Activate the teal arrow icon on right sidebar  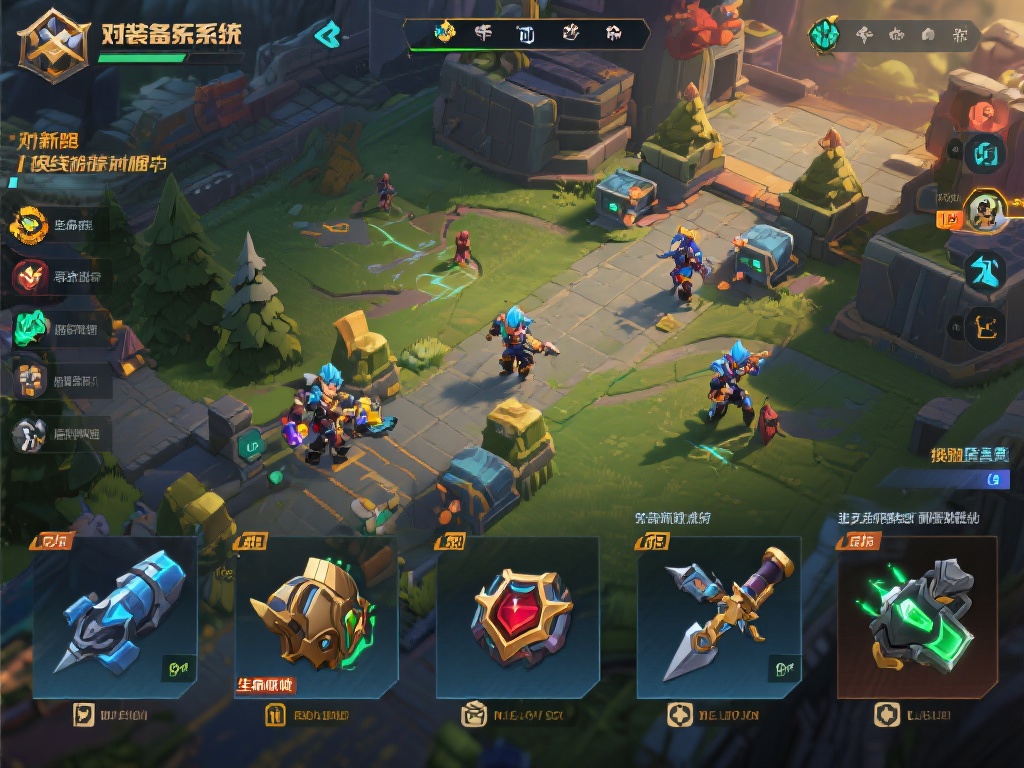(985, 270)
